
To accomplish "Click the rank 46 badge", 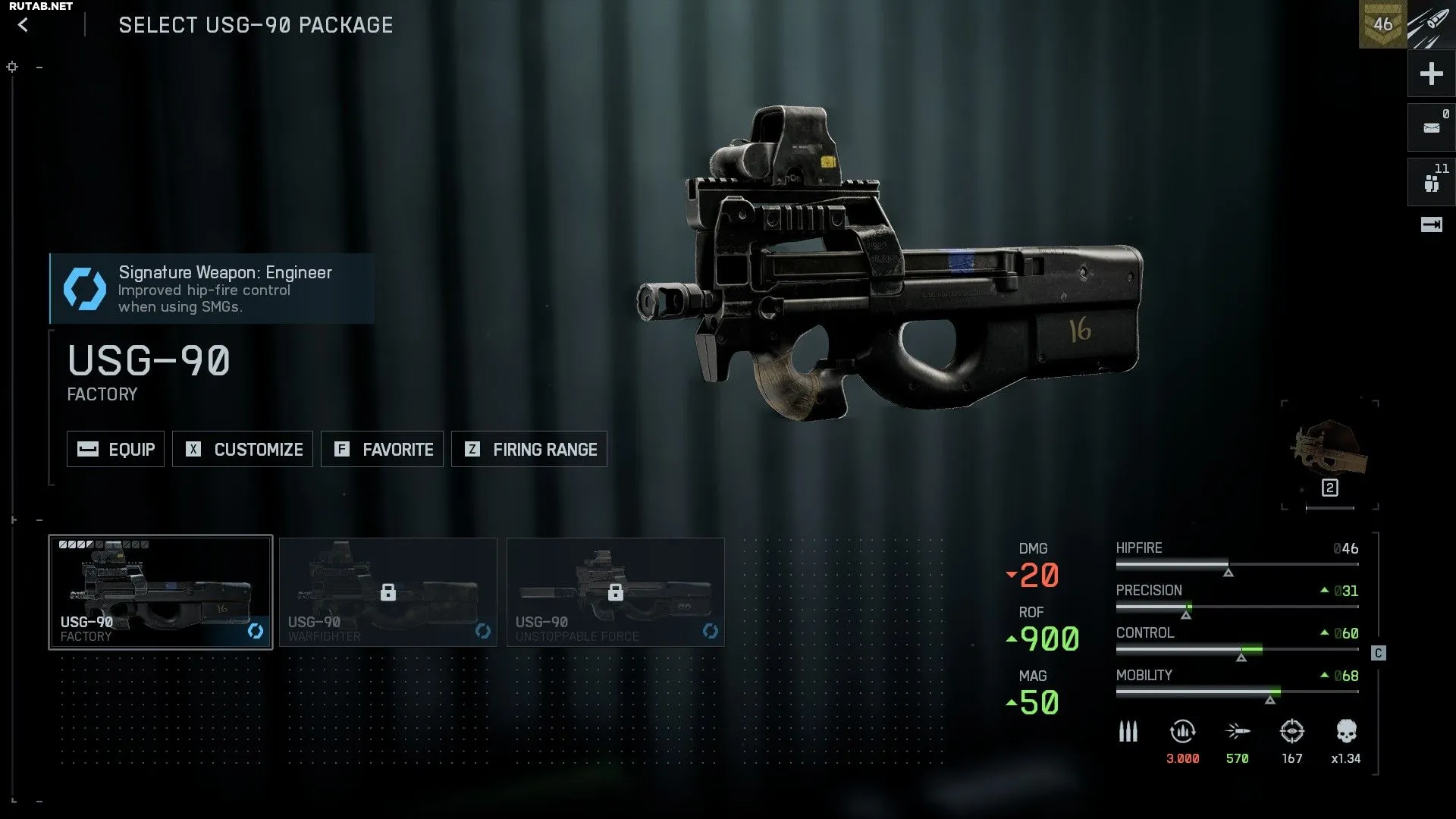I will [x=1382, y=24].
